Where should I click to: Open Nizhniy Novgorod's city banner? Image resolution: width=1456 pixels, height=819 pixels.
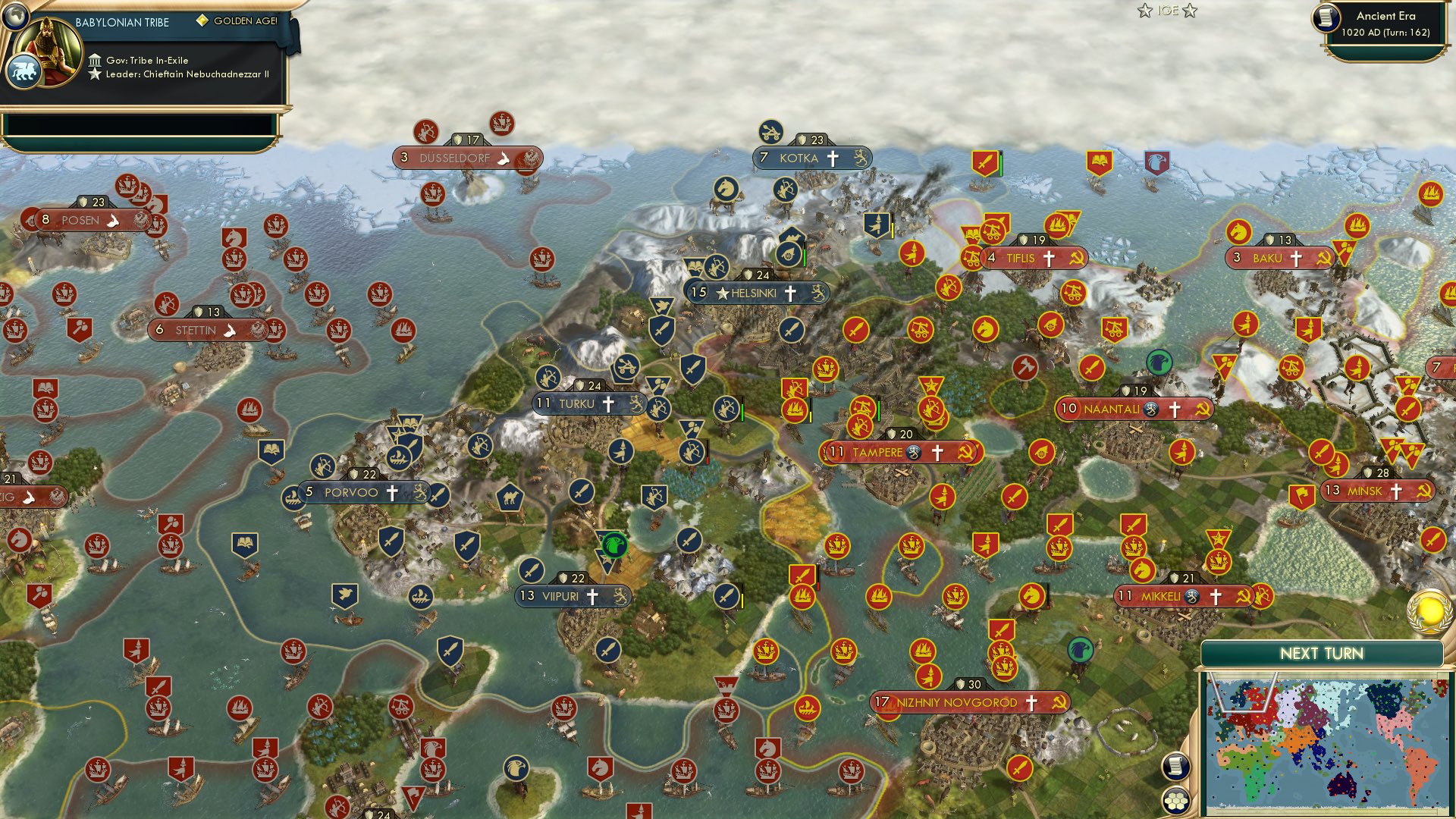(x=959, y=703)
